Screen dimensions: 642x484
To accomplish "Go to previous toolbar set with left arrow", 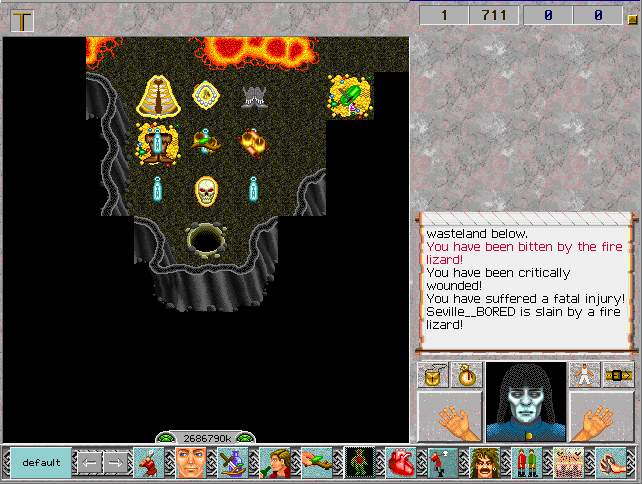I will coord(89,463).
